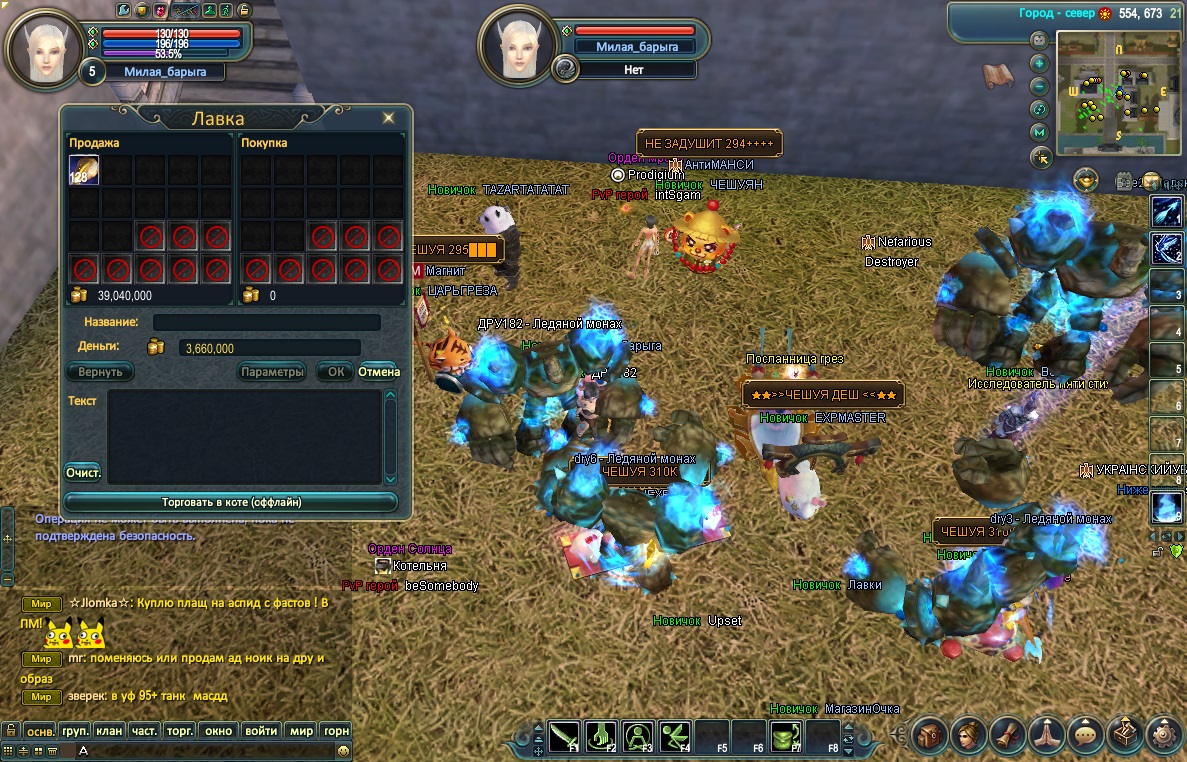Close the Лавка shop window
The image size is (1187, 762).
point(388,118)
